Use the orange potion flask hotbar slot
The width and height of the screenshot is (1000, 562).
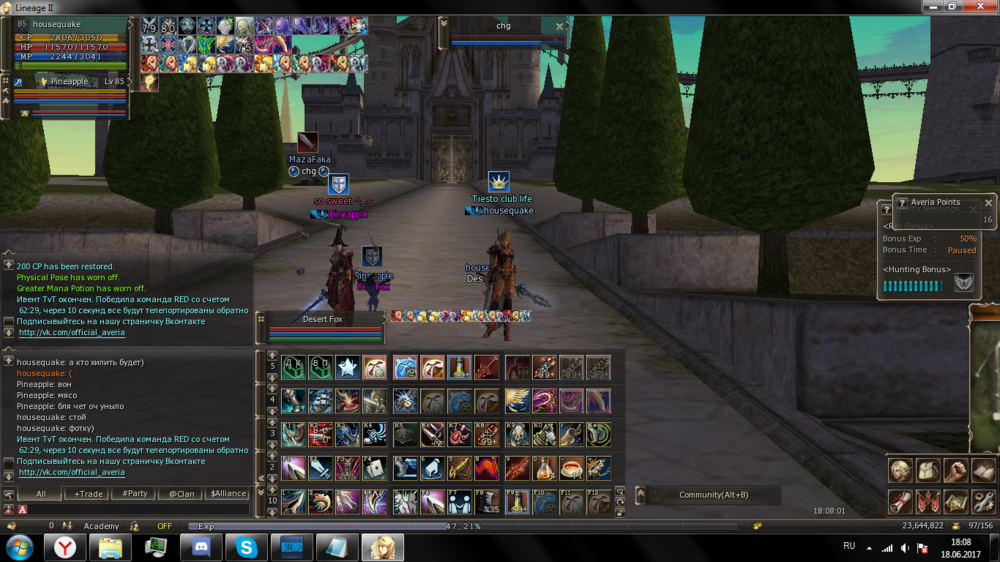click(x=545, y=467)
